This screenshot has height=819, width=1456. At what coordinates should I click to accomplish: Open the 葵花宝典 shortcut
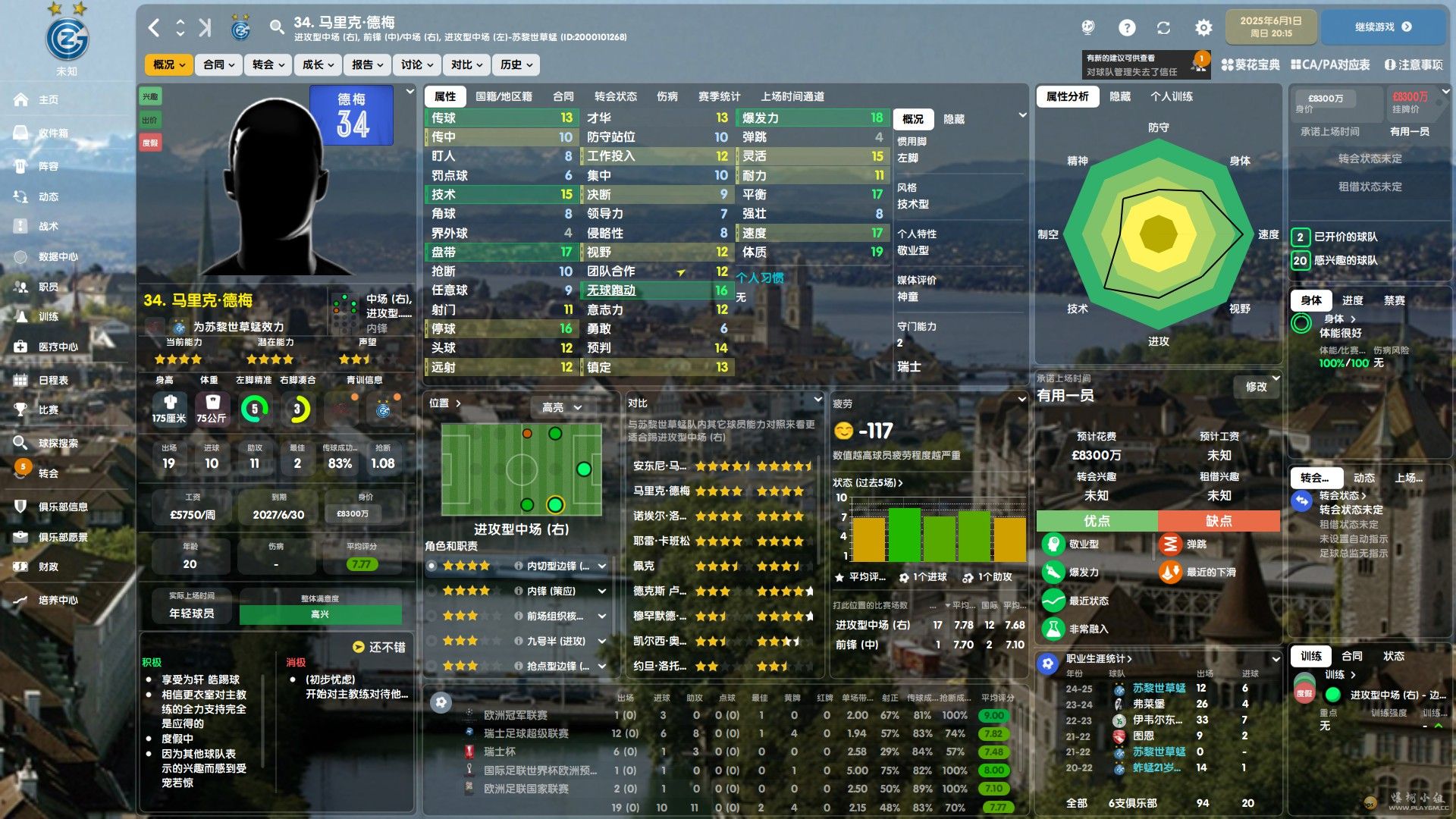point(1250,65)
